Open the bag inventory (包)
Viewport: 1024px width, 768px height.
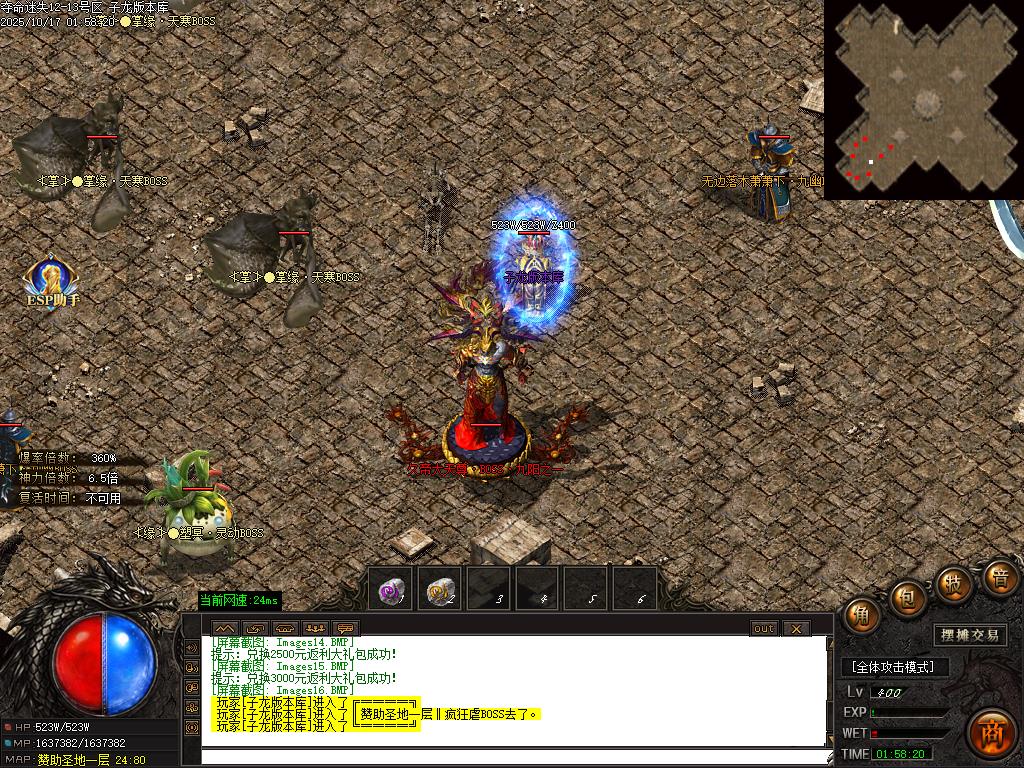pos(908,597)
